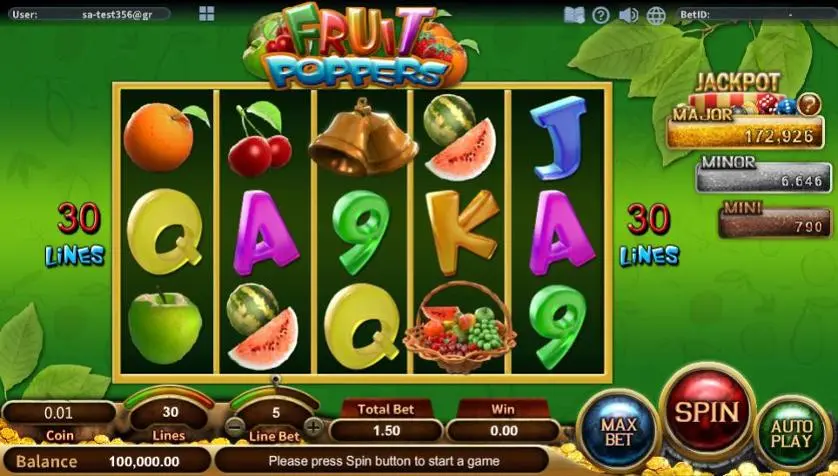Spin the reels with the red SPIN button
Screen dimensions: 838x476
[708, 412]
